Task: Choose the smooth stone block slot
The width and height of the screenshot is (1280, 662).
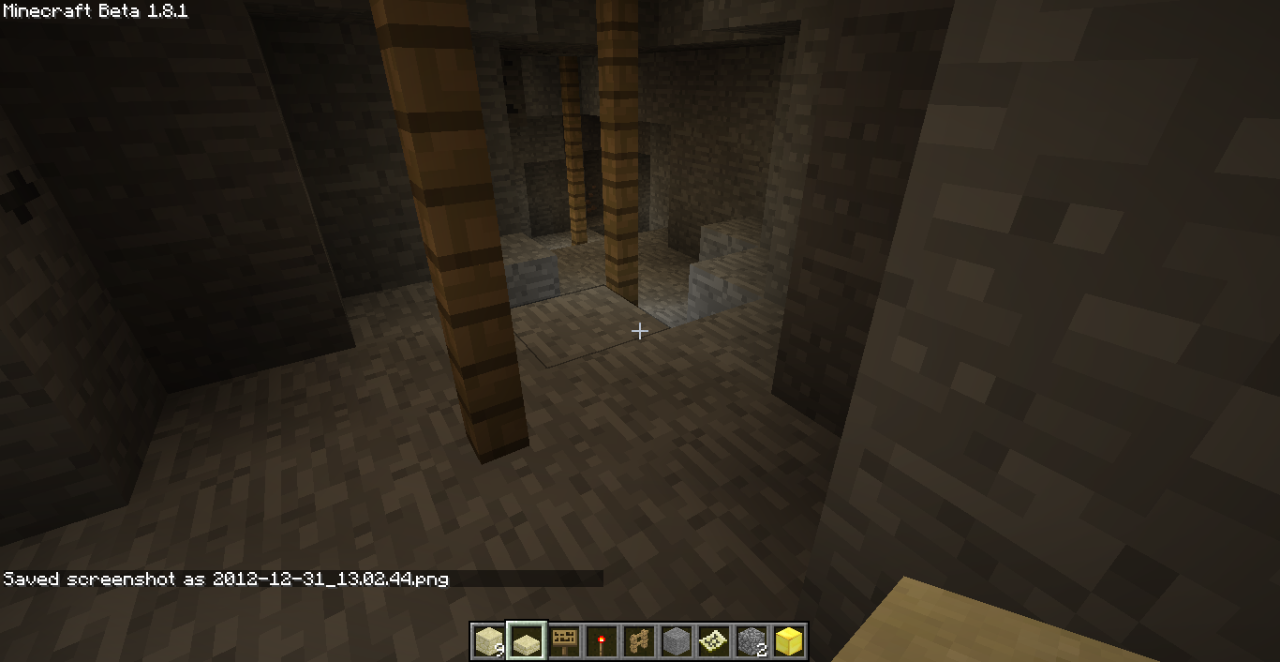Action: (677, 641)
